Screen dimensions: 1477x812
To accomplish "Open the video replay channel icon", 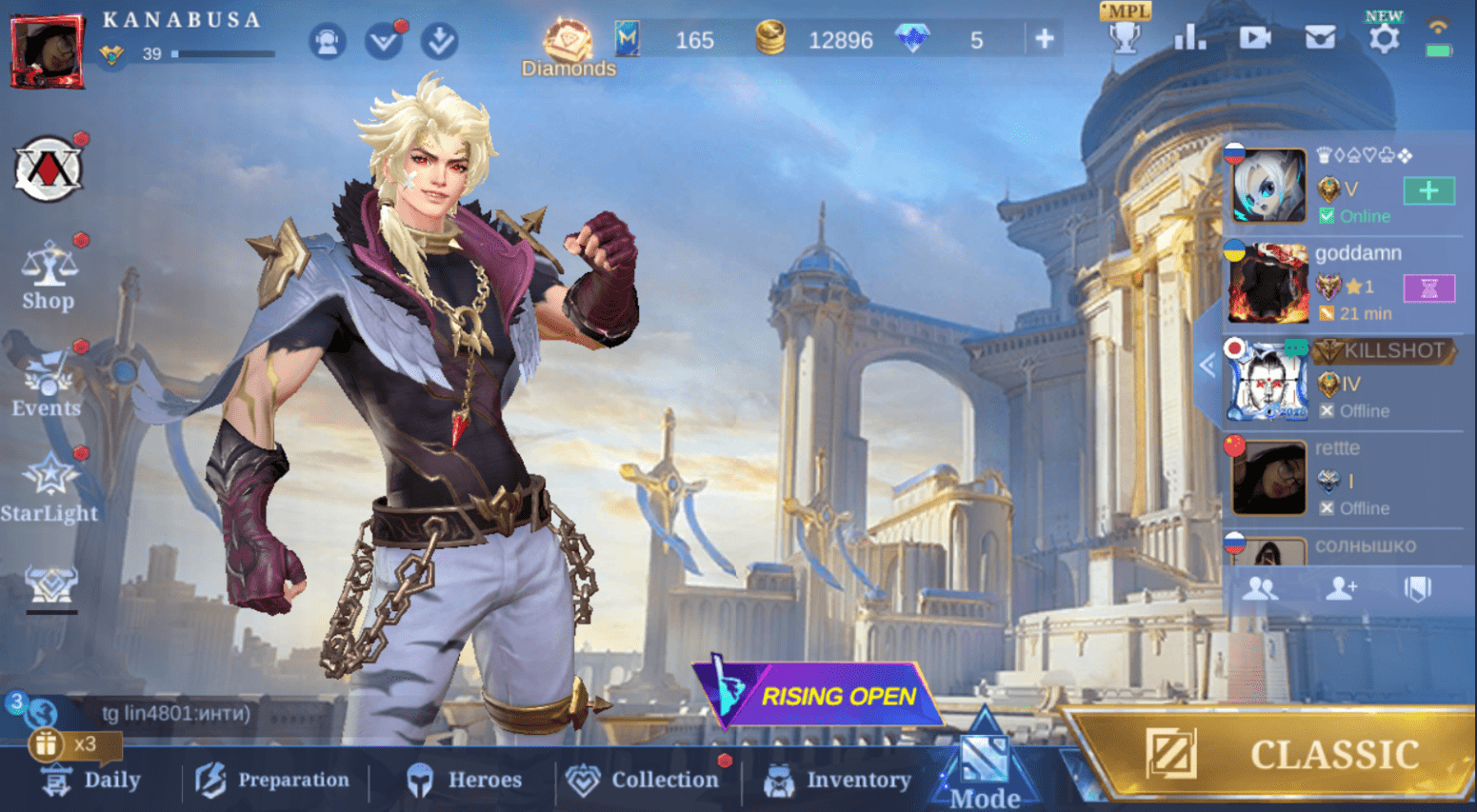I will coord(1255,38).
